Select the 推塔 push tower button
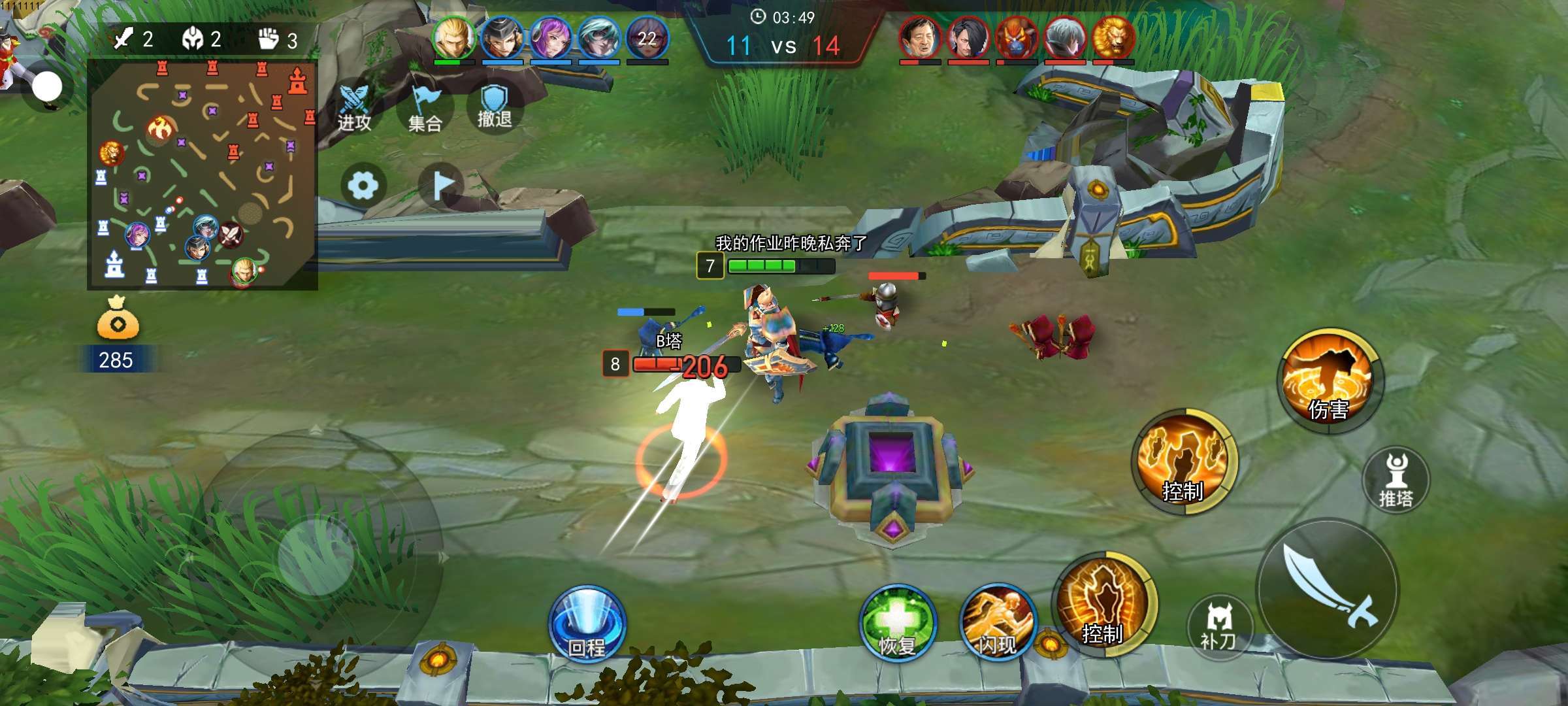1568x706 pixels. click(x=1396, y=479)
